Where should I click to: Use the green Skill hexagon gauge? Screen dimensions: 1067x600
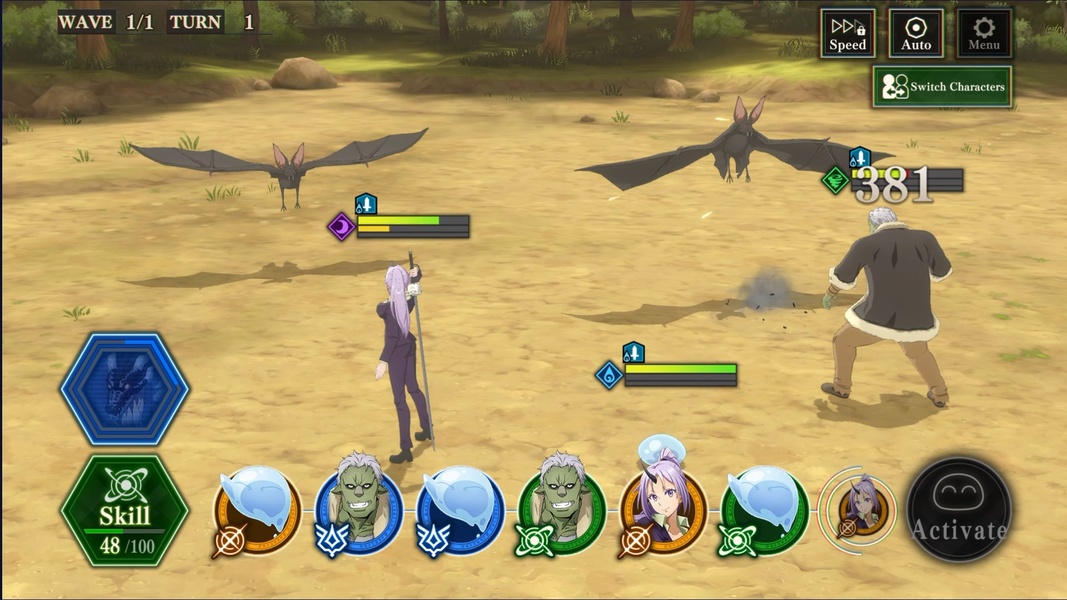(125, 510)
